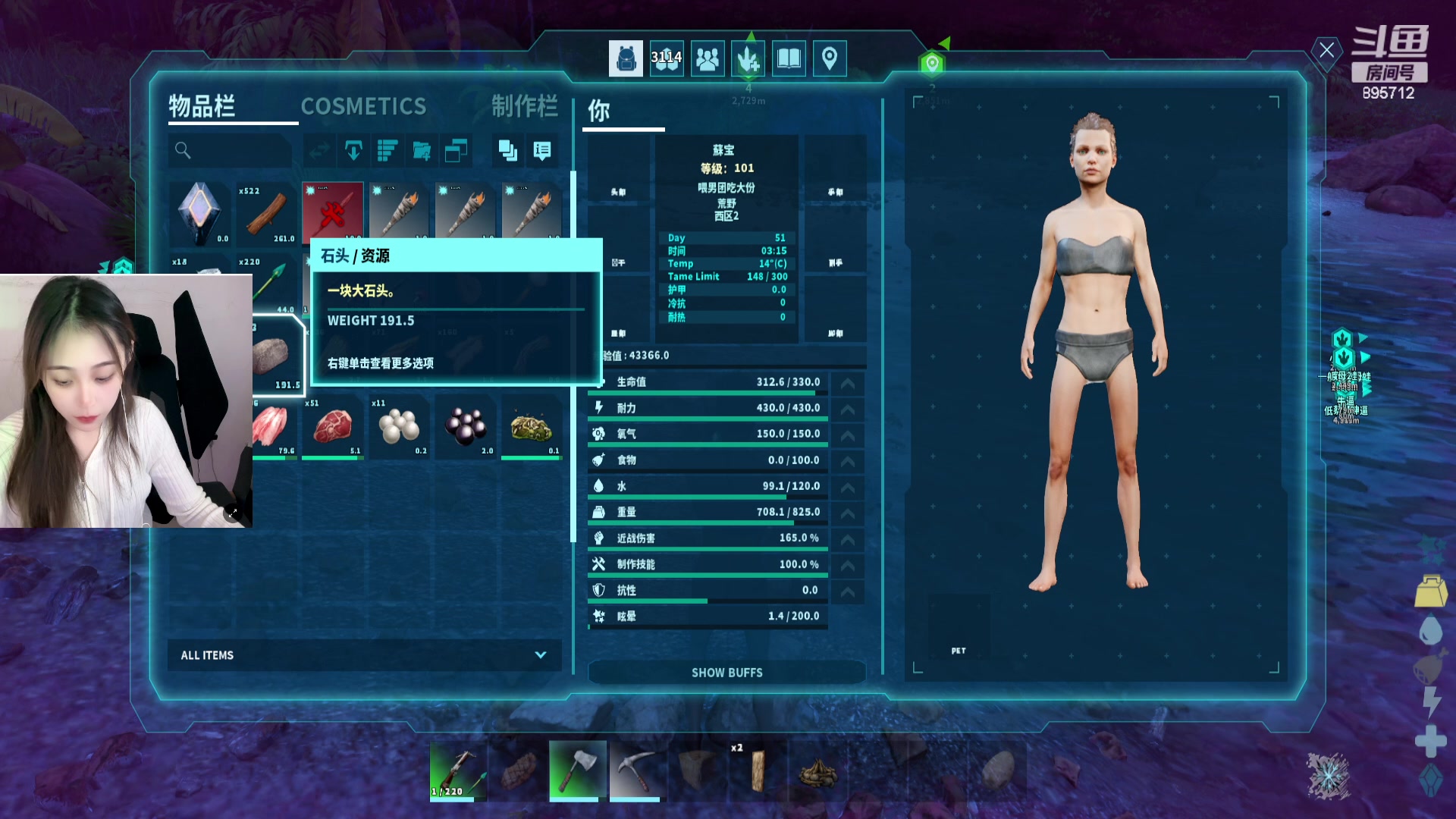Viewport: 1456px width, 819px height.
Task: Open the open-book journal icon
Action: point(789,58)
